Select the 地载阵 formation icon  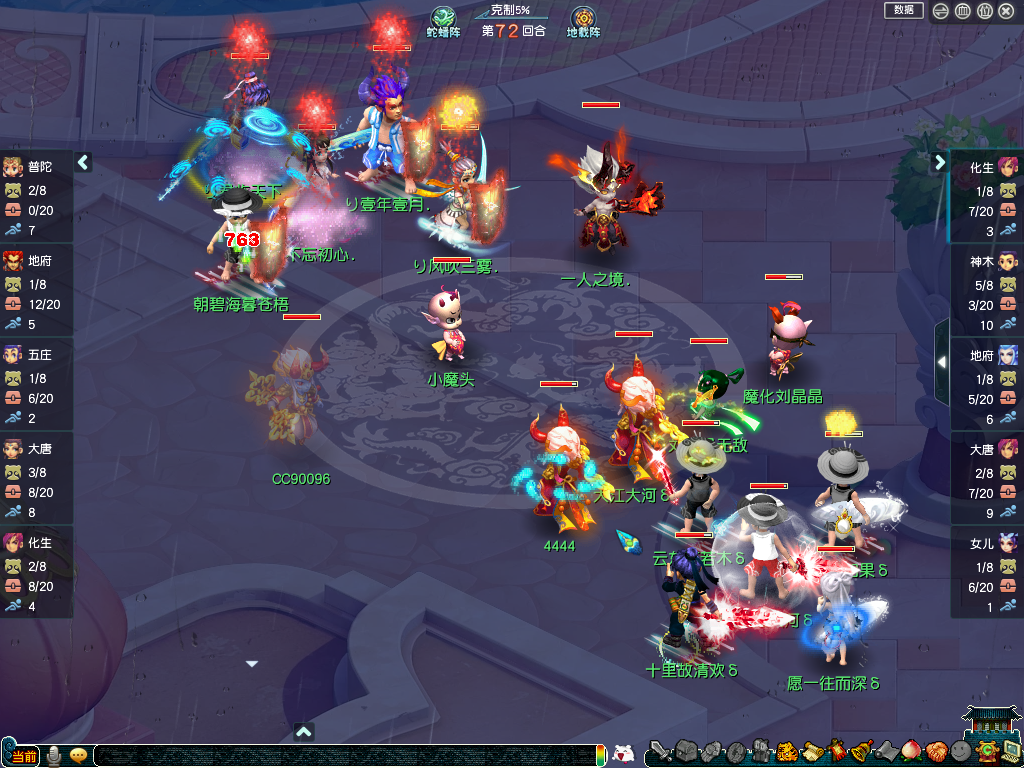[583, 18]
